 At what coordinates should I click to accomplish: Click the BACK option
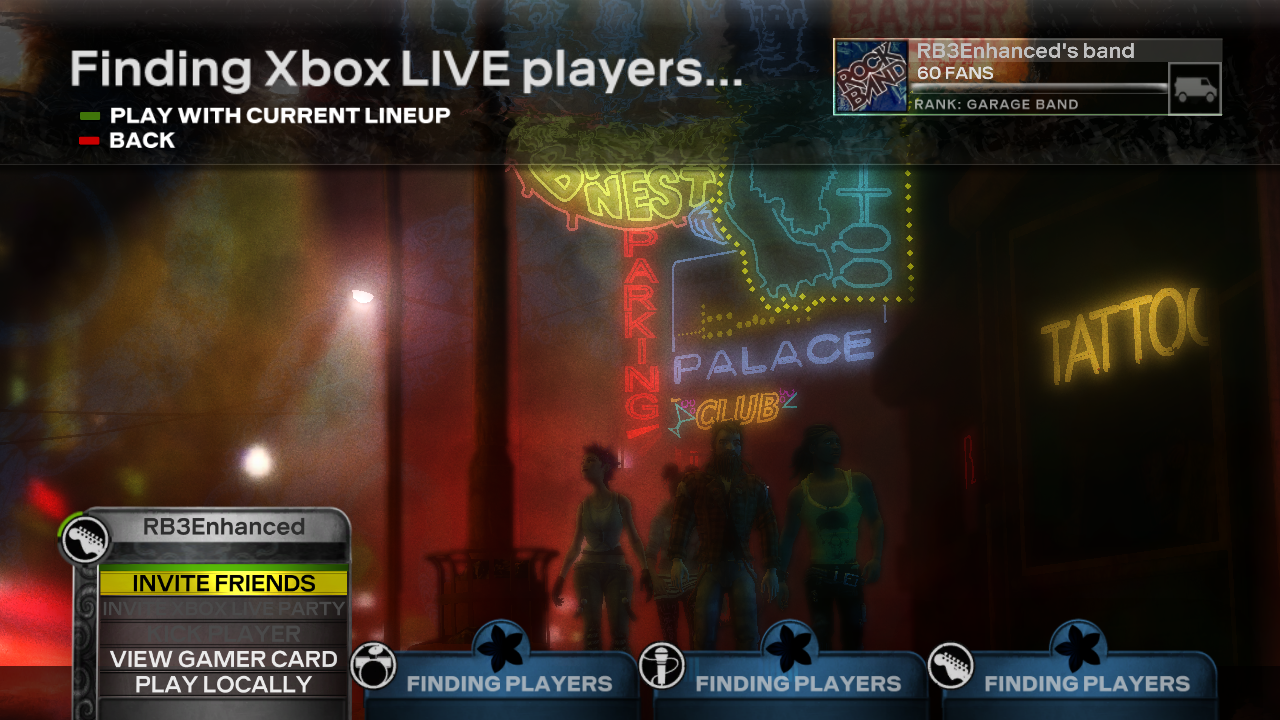(142, 140)
